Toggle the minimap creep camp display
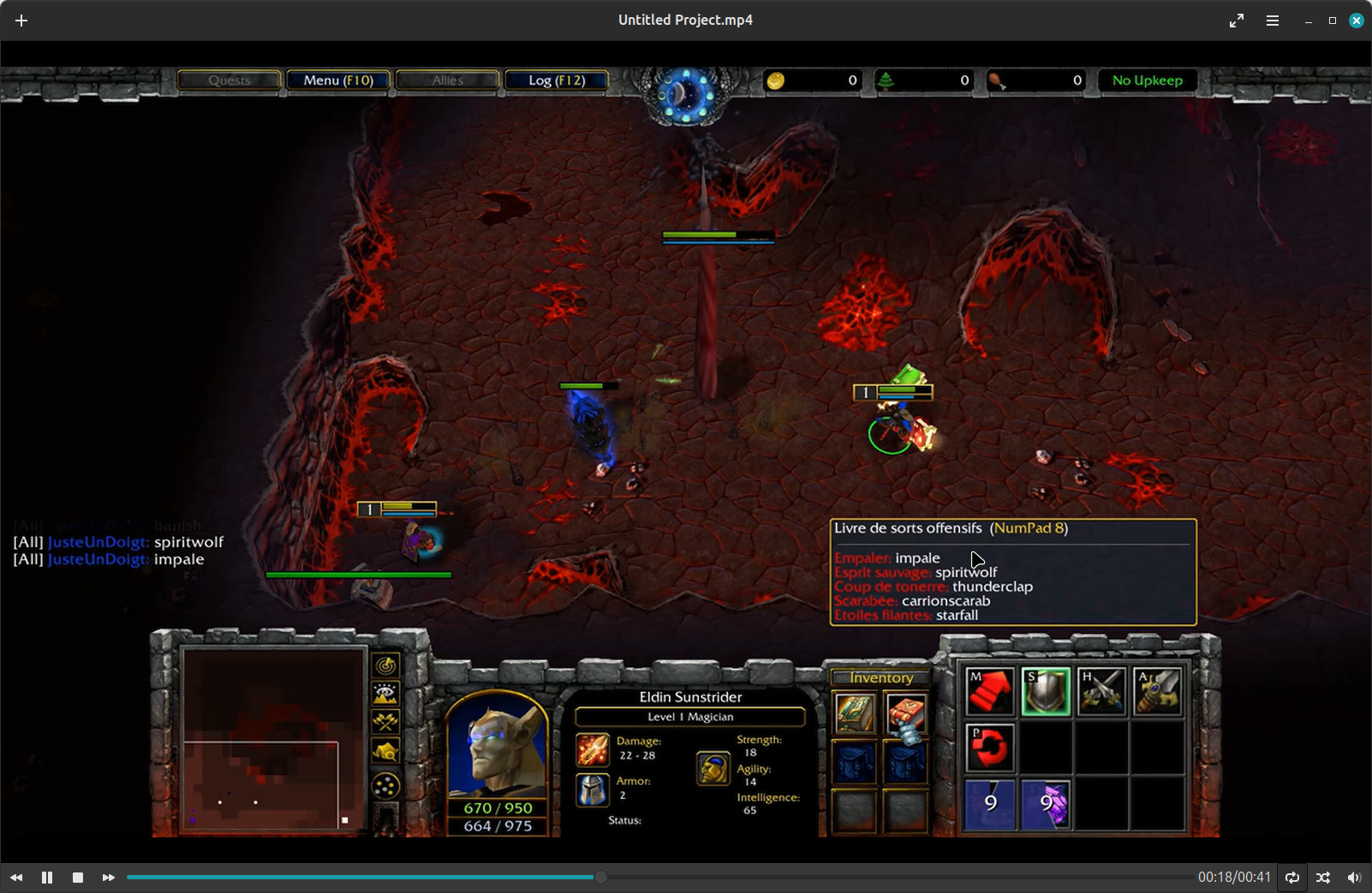The width and height of the screenshot is (1372, 893). [x=385, y=752]
